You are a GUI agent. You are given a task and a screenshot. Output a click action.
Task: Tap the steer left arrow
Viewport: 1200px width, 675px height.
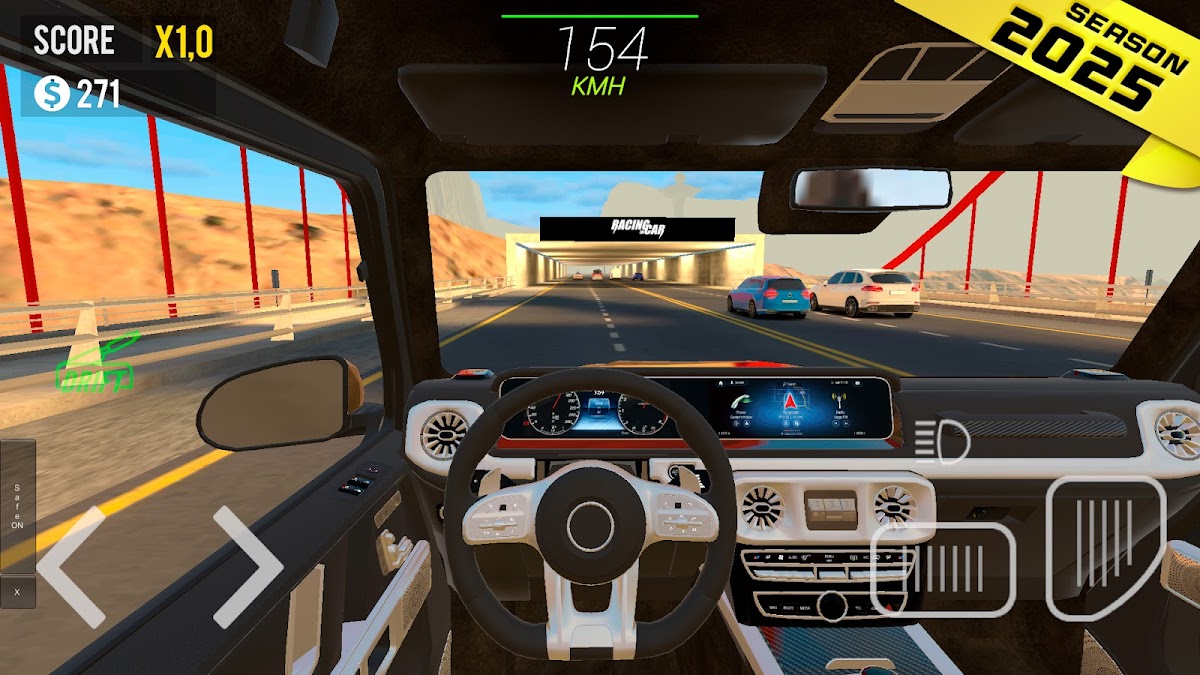[x=70, y=566]
